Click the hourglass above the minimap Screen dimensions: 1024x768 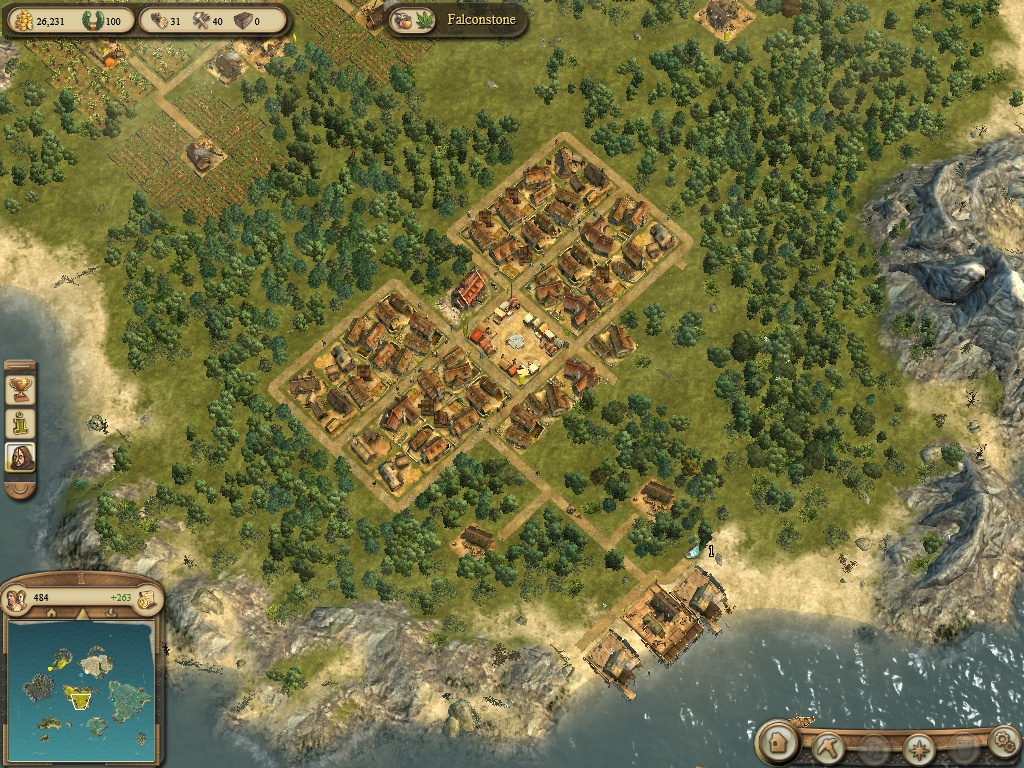click(x=82, y=577)
